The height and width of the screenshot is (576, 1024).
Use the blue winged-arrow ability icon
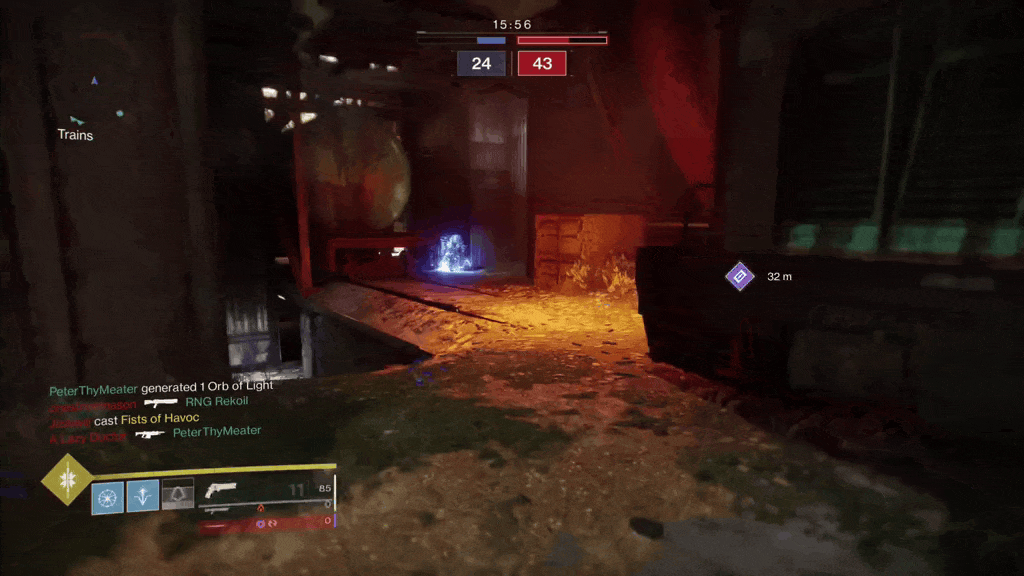(143, 495)
